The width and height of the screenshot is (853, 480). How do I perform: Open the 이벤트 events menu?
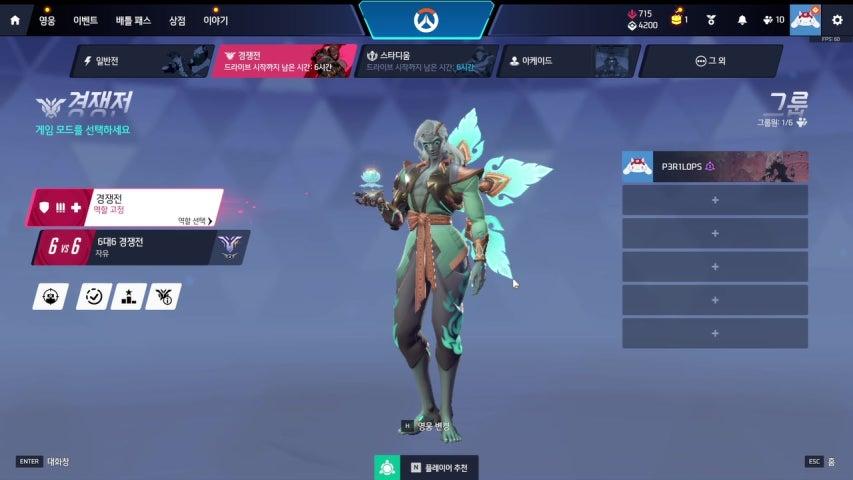86,20
